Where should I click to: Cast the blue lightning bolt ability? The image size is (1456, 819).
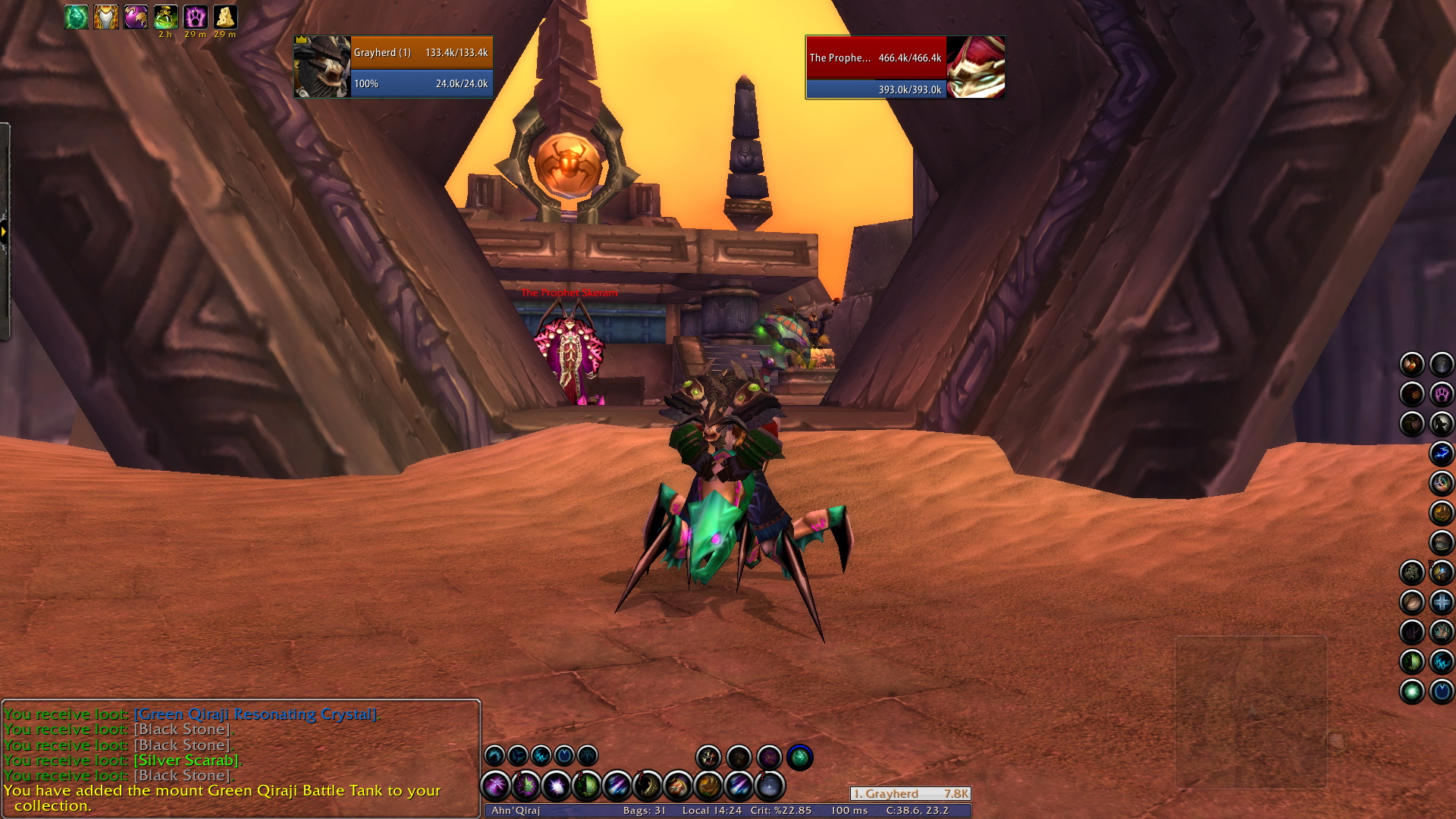coord(1442,453)
